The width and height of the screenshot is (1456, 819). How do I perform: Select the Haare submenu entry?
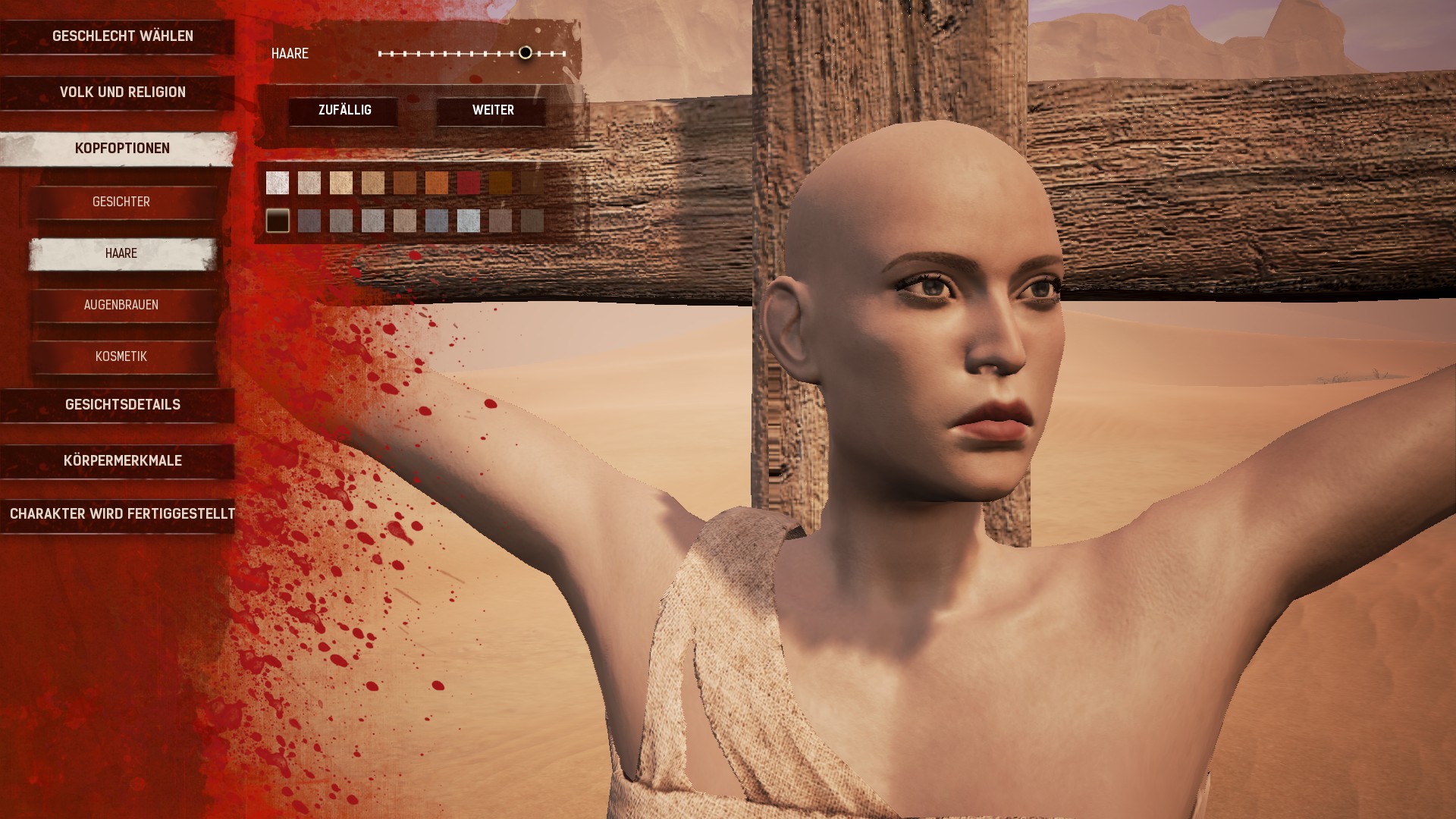click(x=121, y=253)
